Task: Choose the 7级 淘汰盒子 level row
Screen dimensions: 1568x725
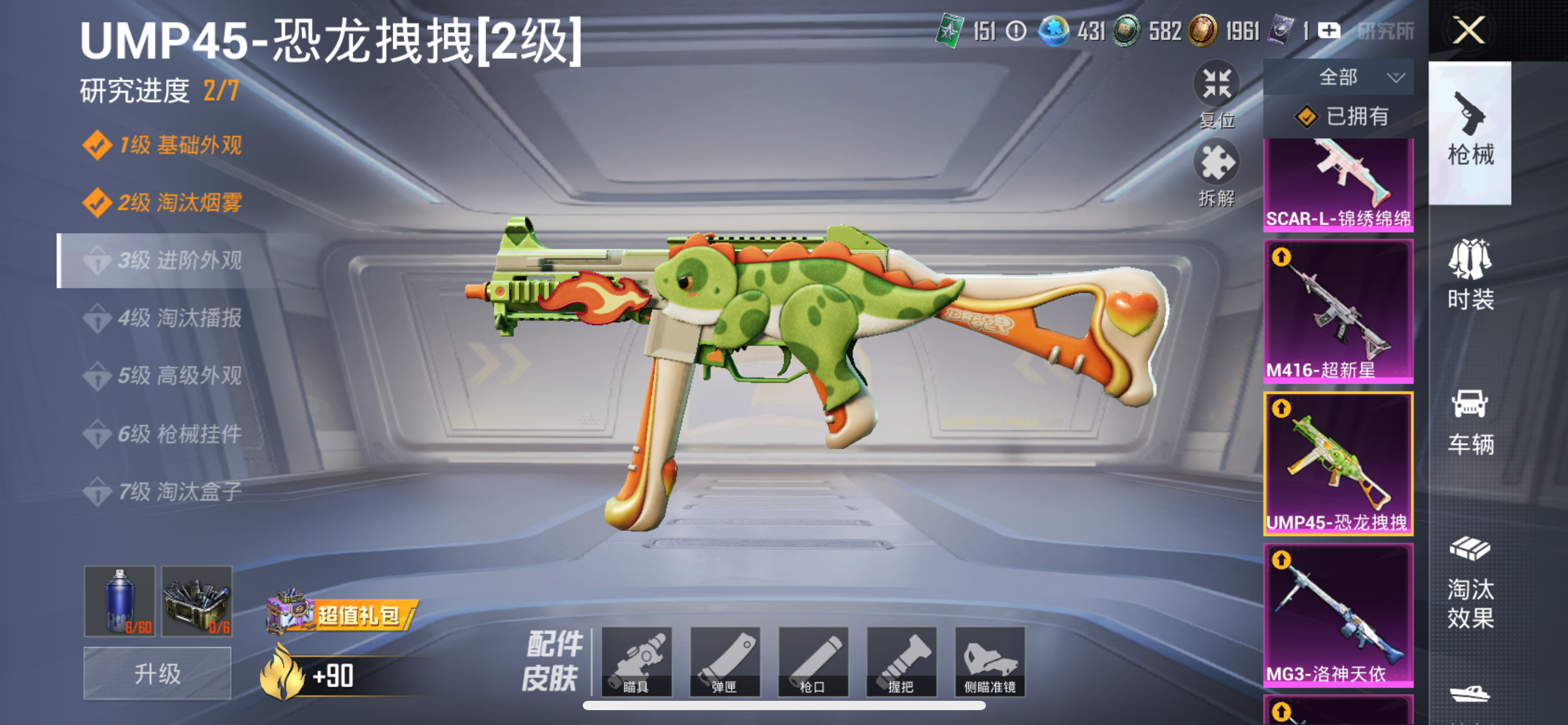Action: pyautogui.click(x=180, y=491)
